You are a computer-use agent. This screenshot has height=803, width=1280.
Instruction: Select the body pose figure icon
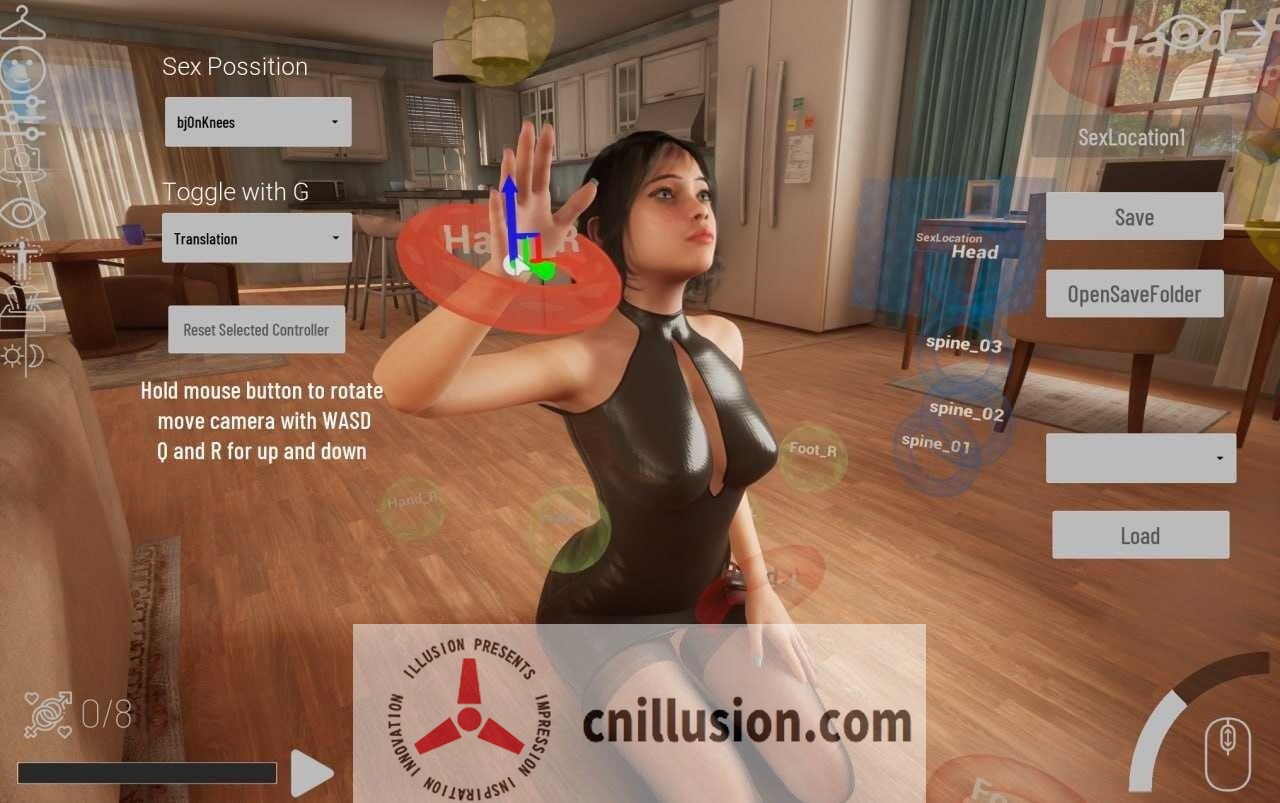click(x=20, y=260)
